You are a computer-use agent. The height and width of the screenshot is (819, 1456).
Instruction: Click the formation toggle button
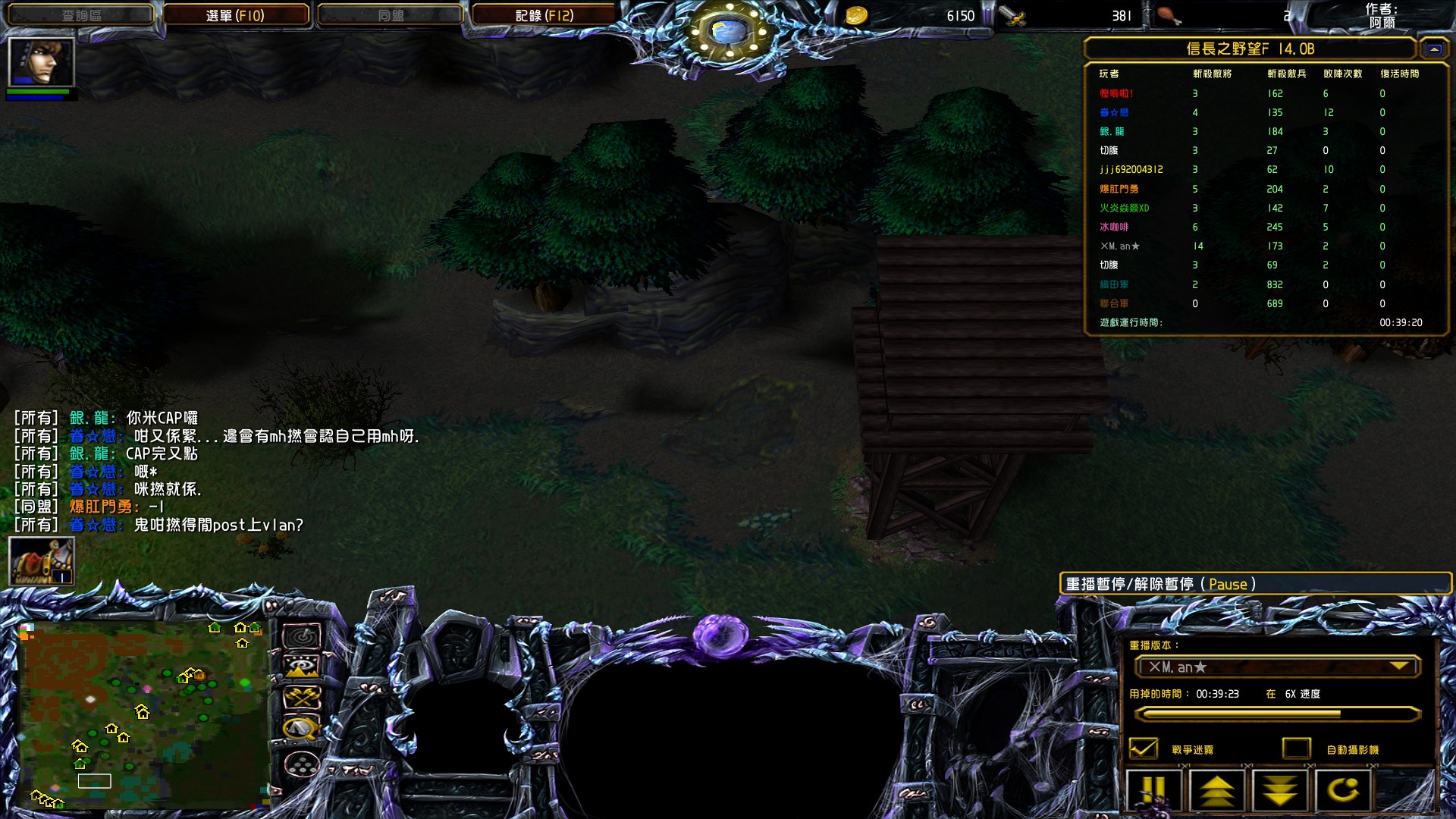tap(302, 764)
